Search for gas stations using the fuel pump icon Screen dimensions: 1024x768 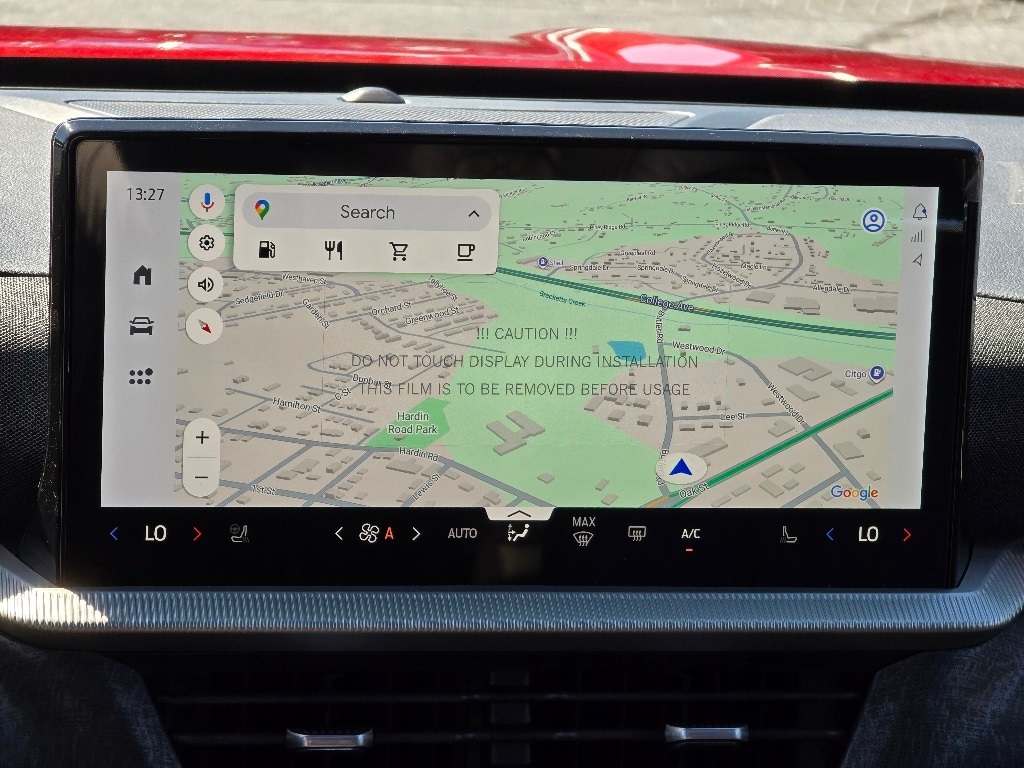[267, 250]
